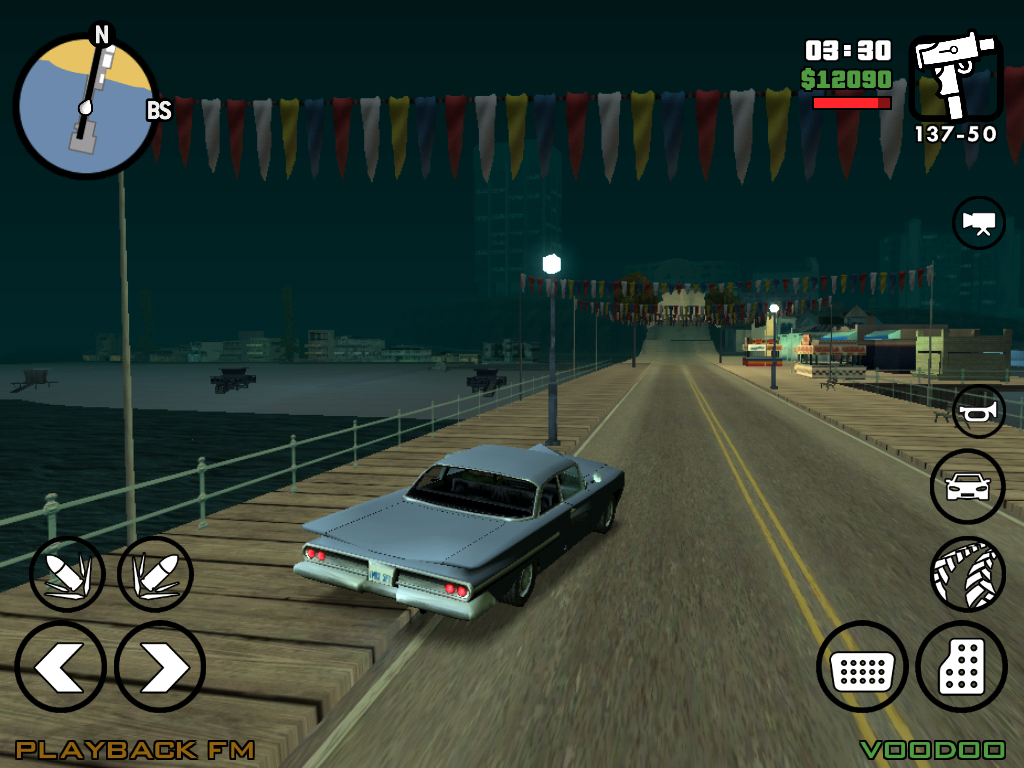Change the Playback FM radio station
This screenshot has width=1024, height=768.
coord(135,749)
